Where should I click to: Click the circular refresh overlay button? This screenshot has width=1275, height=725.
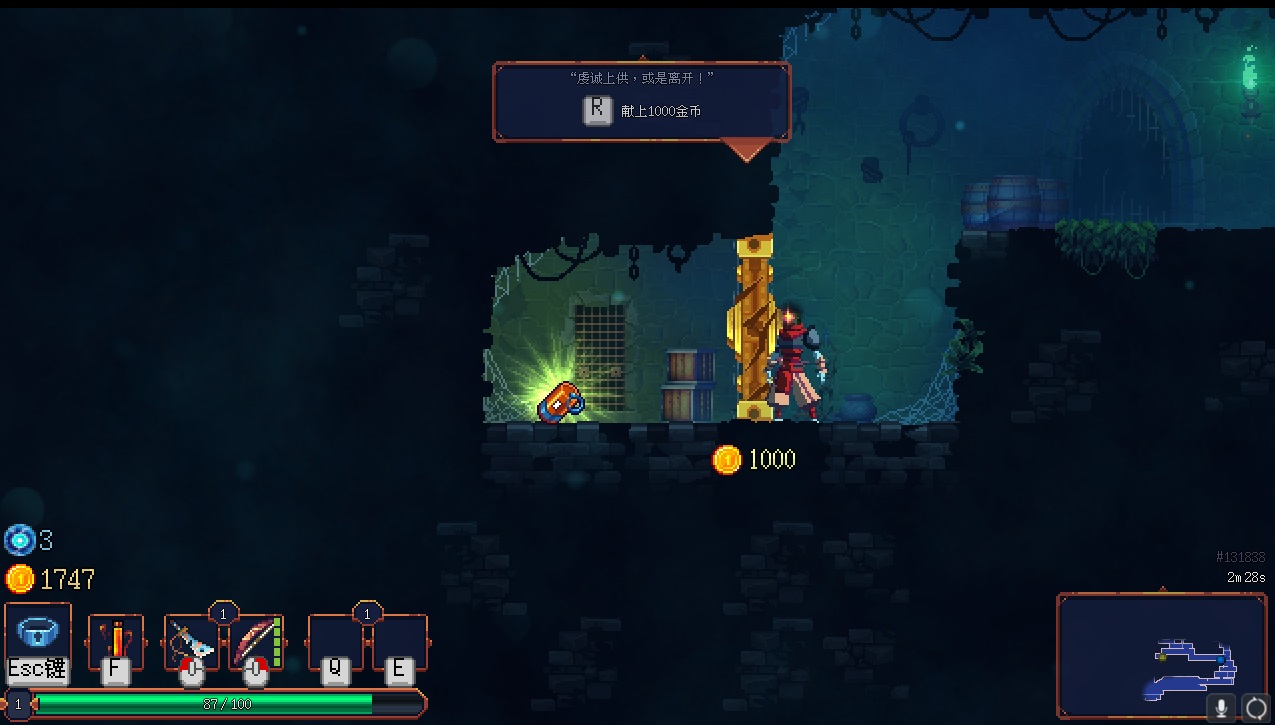pyautogui.click(x=1255, y=708)
